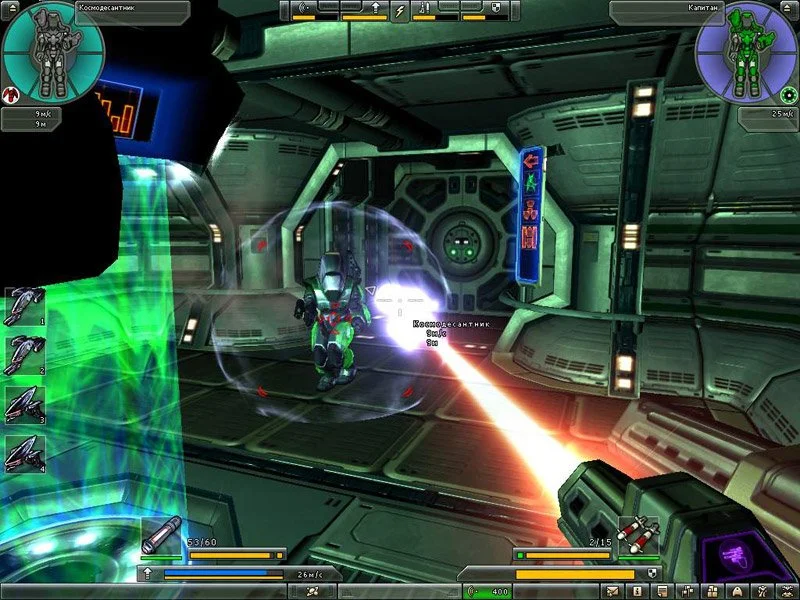Open the notes page button
800x600 pixels.
[x=661, y=592]
